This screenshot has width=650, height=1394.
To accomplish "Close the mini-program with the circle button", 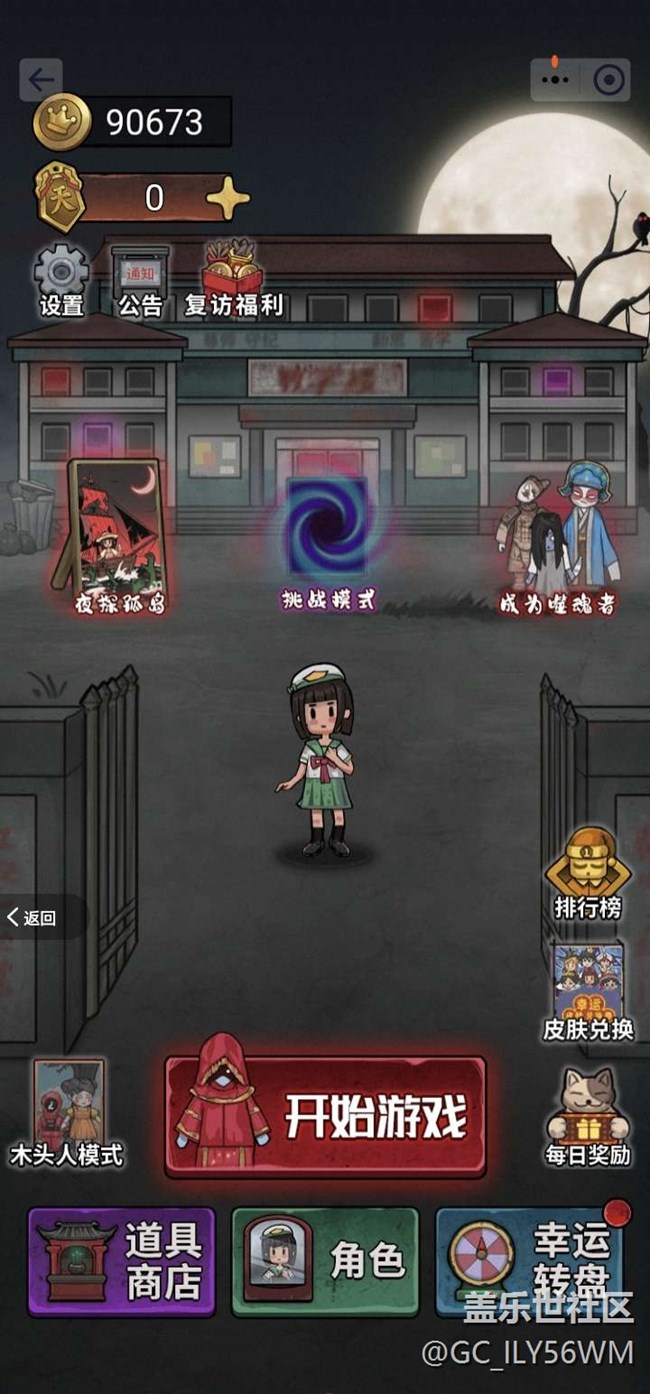I will [608, 80].
